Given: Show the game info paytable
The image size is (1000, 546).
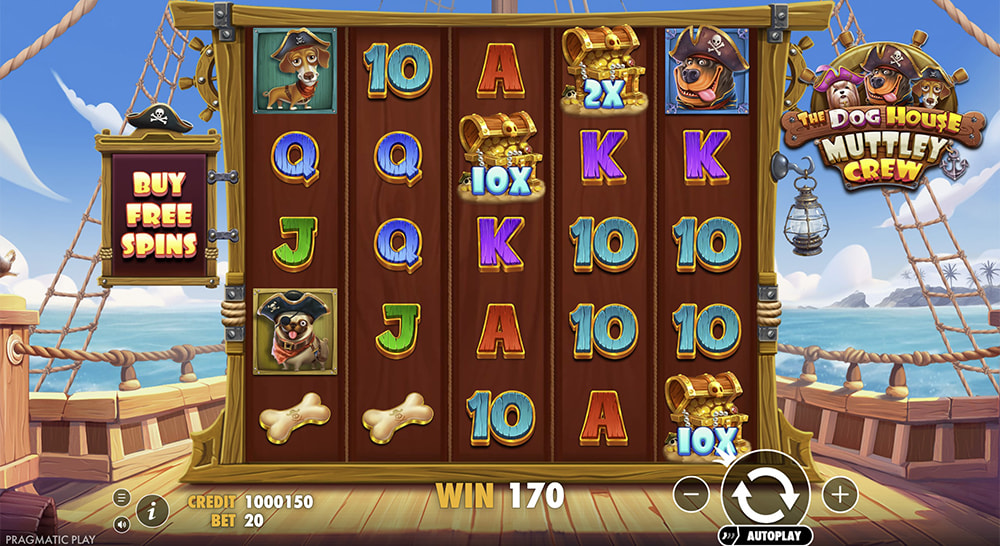Looking at the screenshot, I should point(152,511).
